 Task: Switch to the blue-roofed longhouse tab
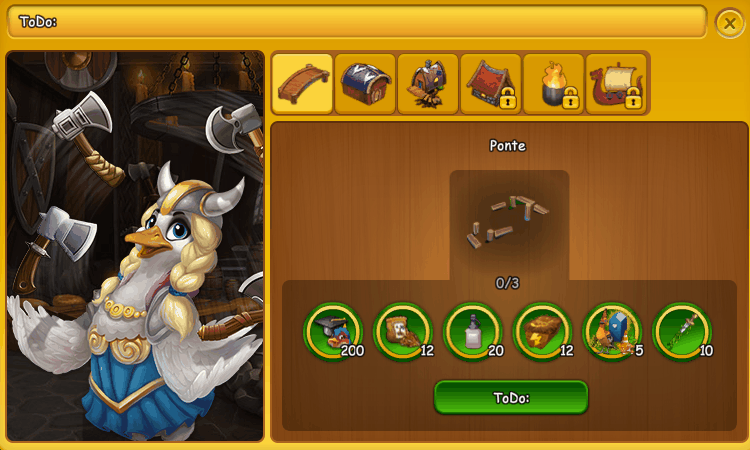(366, 84)
